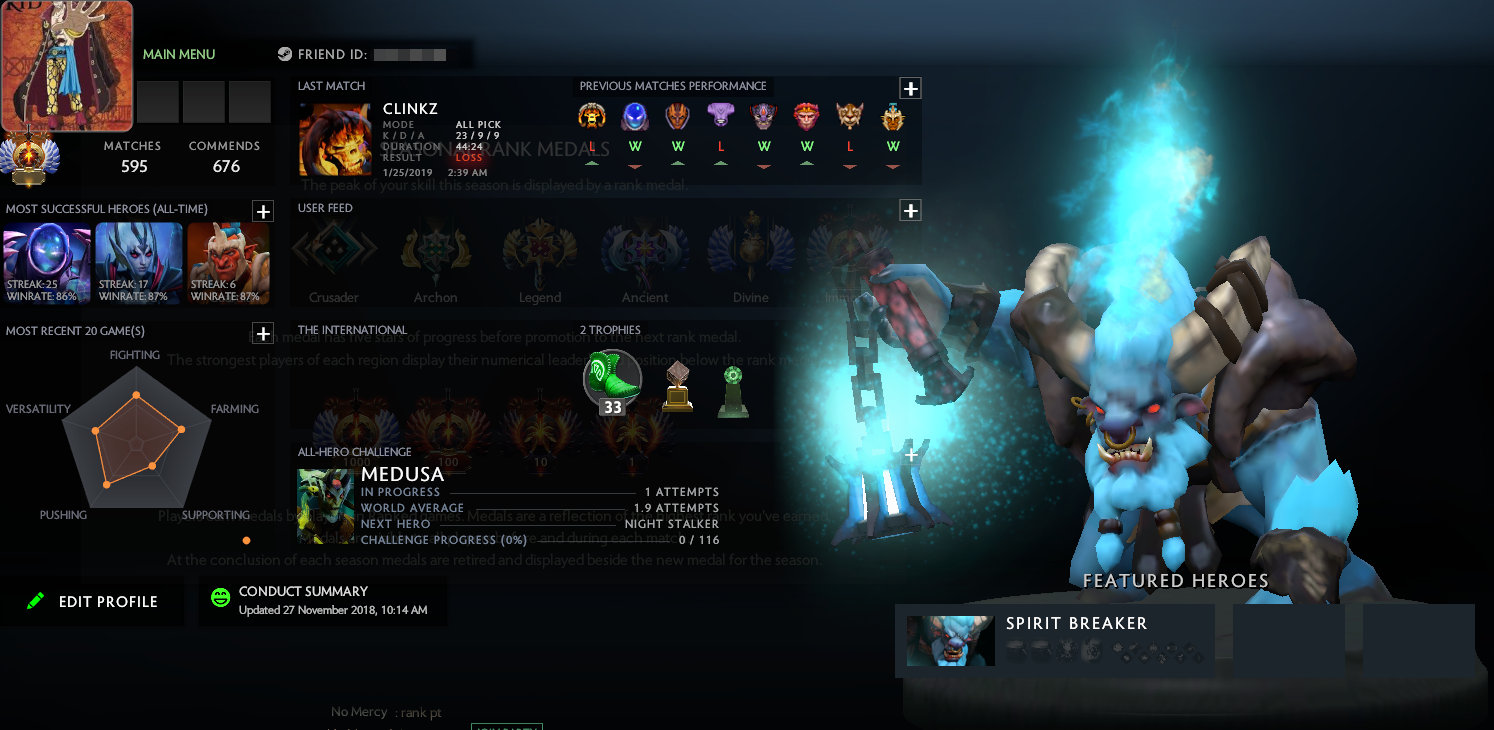Switch to the Main Menu tab
The image size is (1494, 730).
pos(179,54)
